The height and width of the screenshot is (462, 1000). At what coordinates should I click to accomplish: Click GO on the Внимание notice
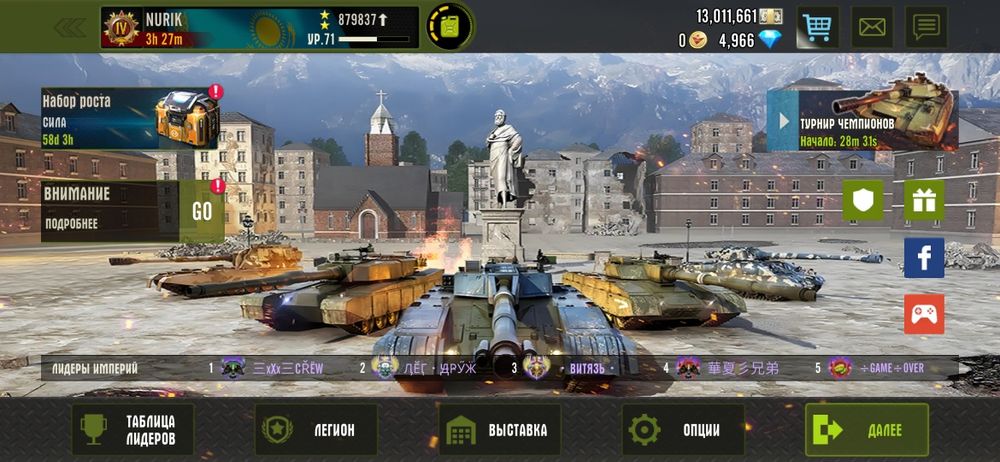202,211
